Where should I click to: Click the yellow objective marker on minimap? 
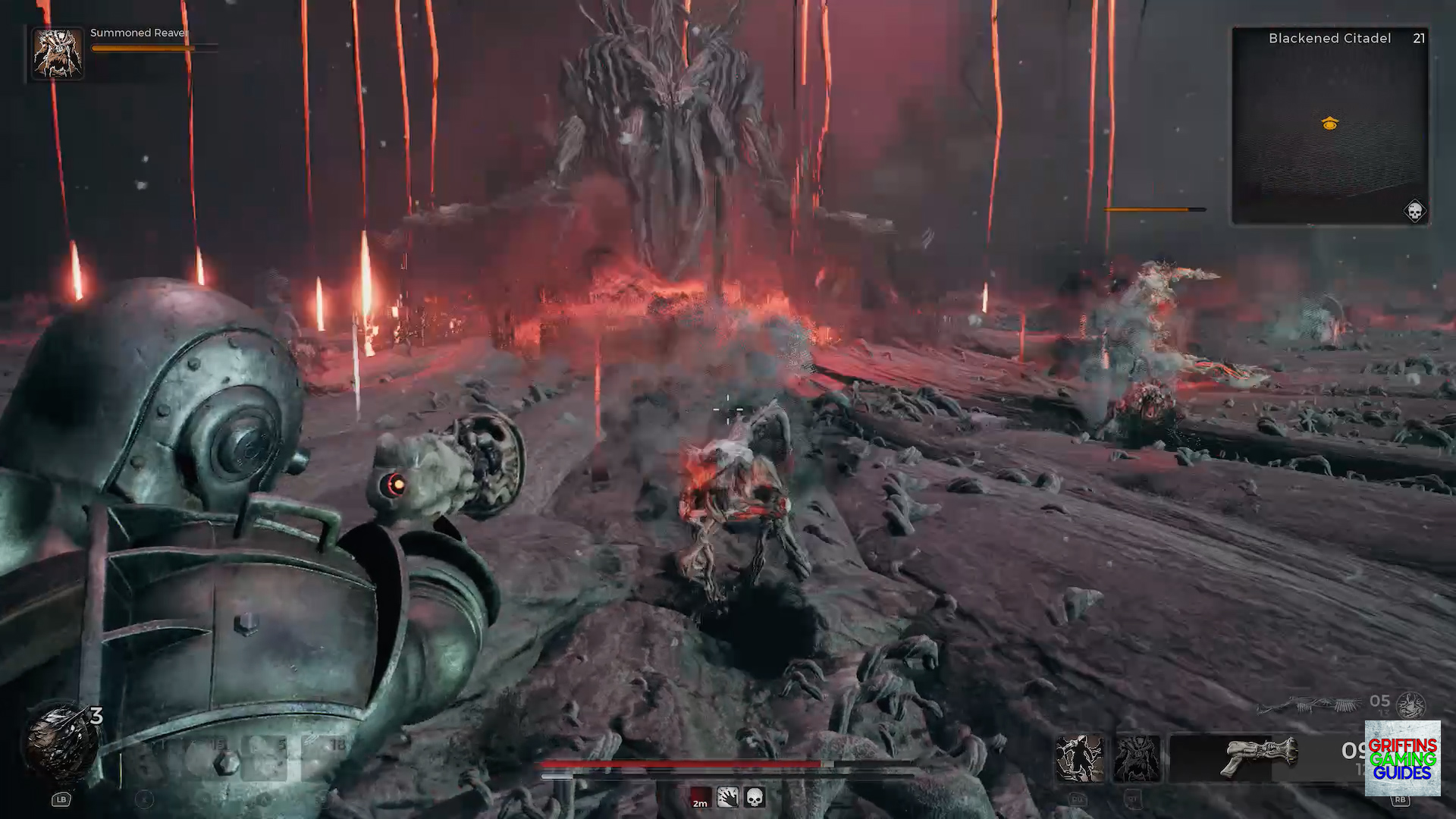click(x=1329, y=123)
